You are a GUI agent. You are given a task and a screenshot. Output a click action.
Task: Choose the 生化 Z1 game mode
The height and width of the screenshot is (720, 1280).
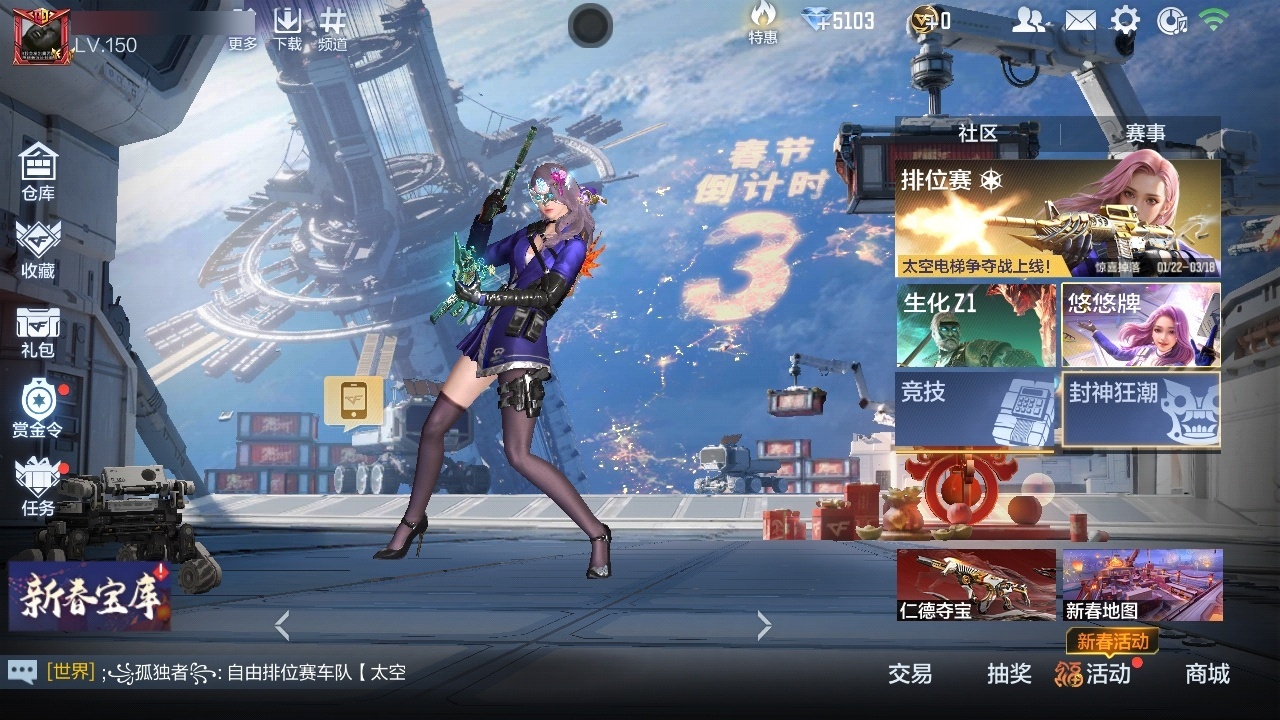(976, 325)
